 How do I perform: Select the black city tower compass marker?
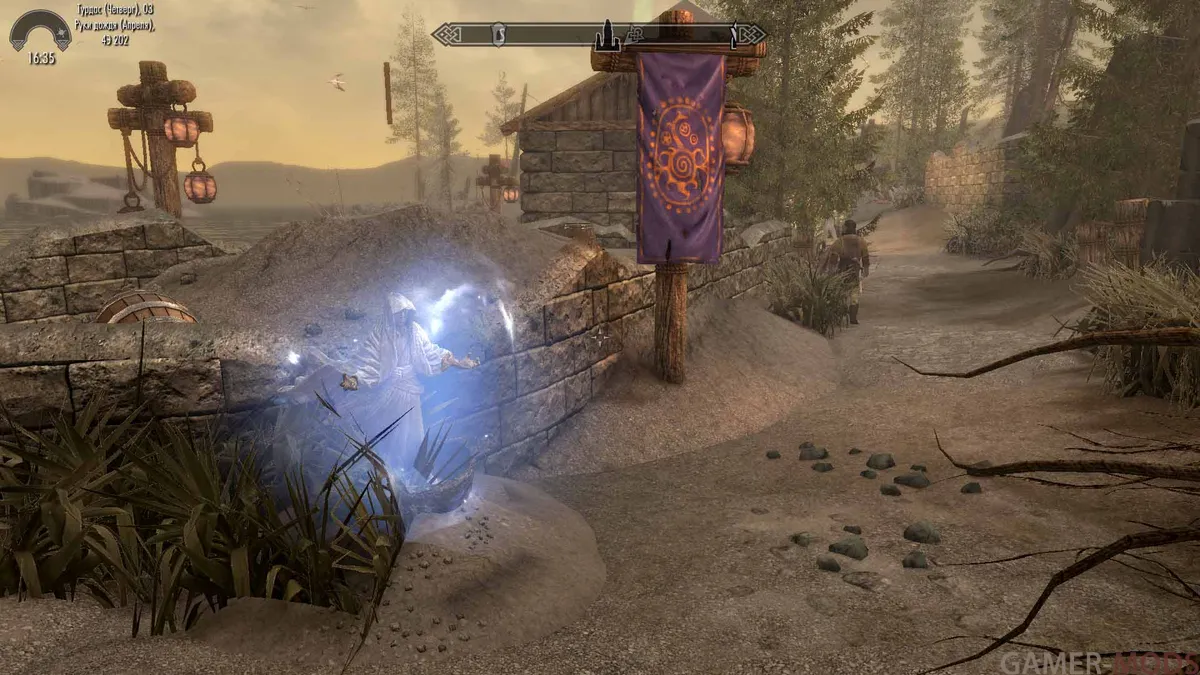[x=607, y=37]
